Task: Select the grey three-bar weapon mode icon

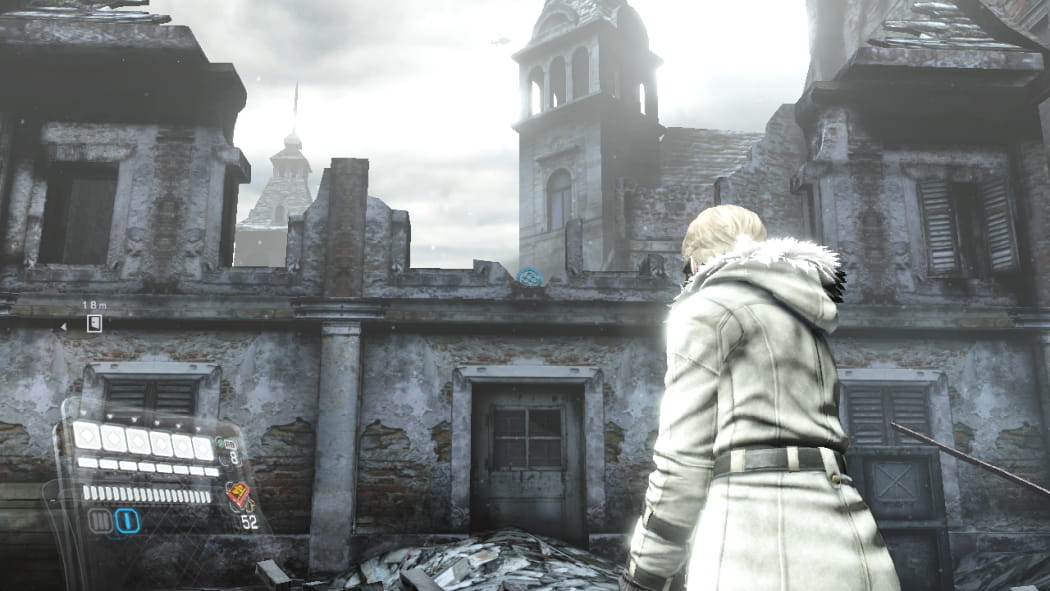Action: click(100, 521)
